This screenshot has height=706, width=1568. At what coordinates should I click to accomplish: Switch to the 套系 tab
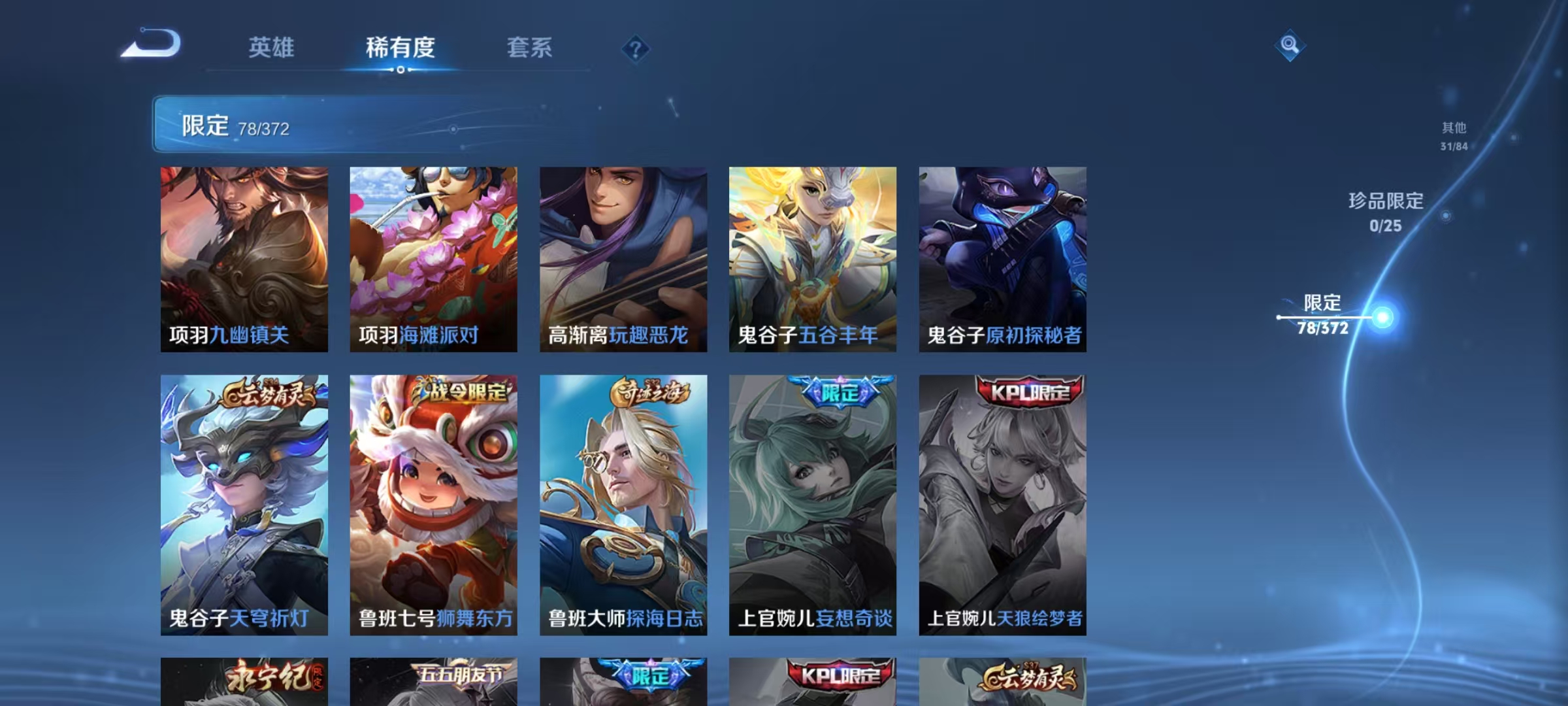(x=530, y=48)
